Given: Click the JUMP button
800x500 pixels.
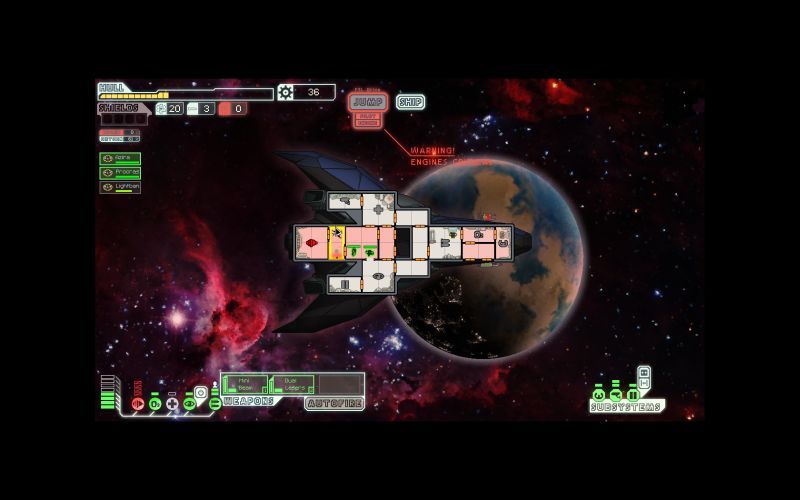Looking at the screenshot, I should click(367, 102).
